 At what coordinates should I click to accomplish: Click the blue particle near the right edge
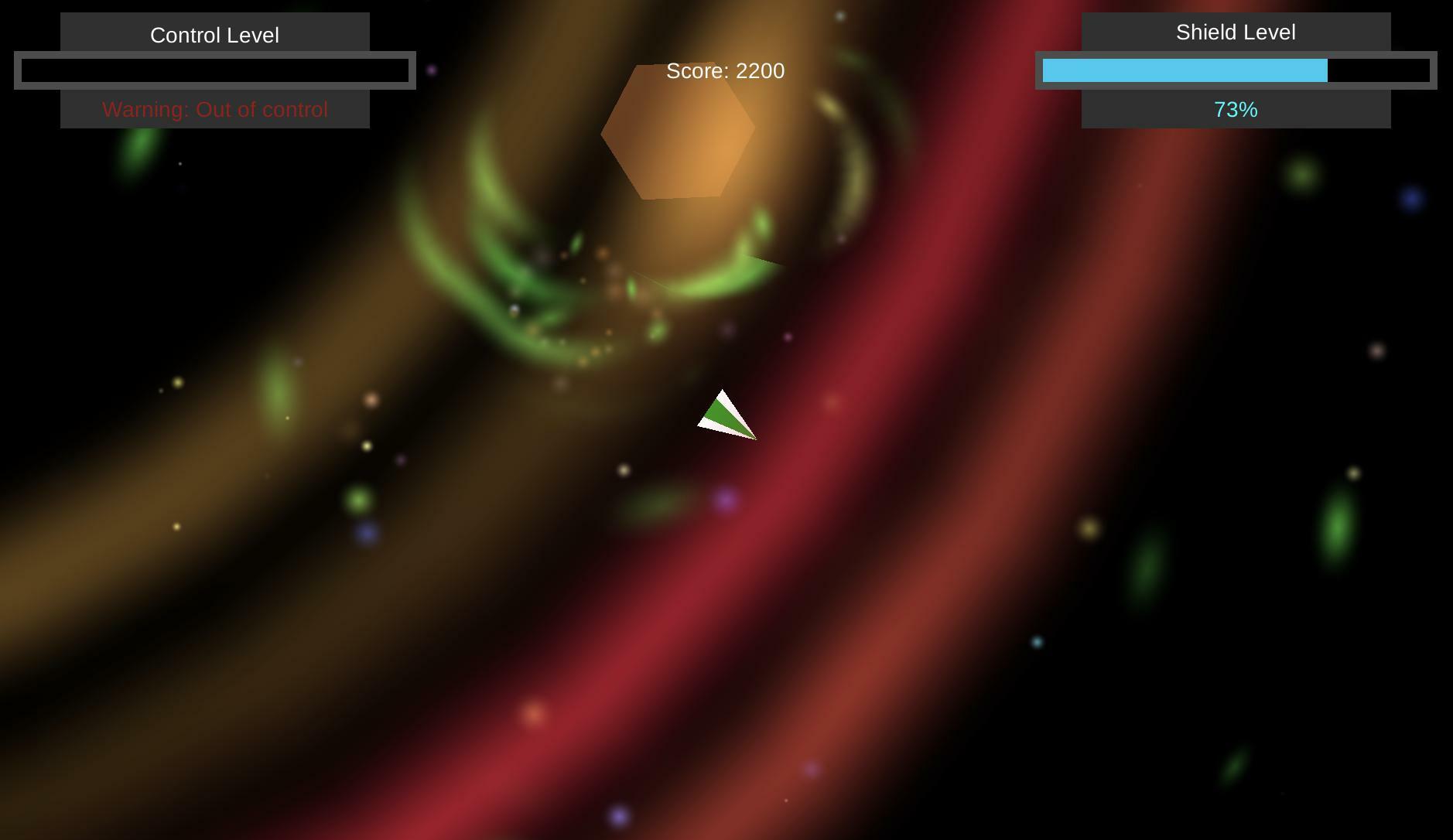[1414, 199]
